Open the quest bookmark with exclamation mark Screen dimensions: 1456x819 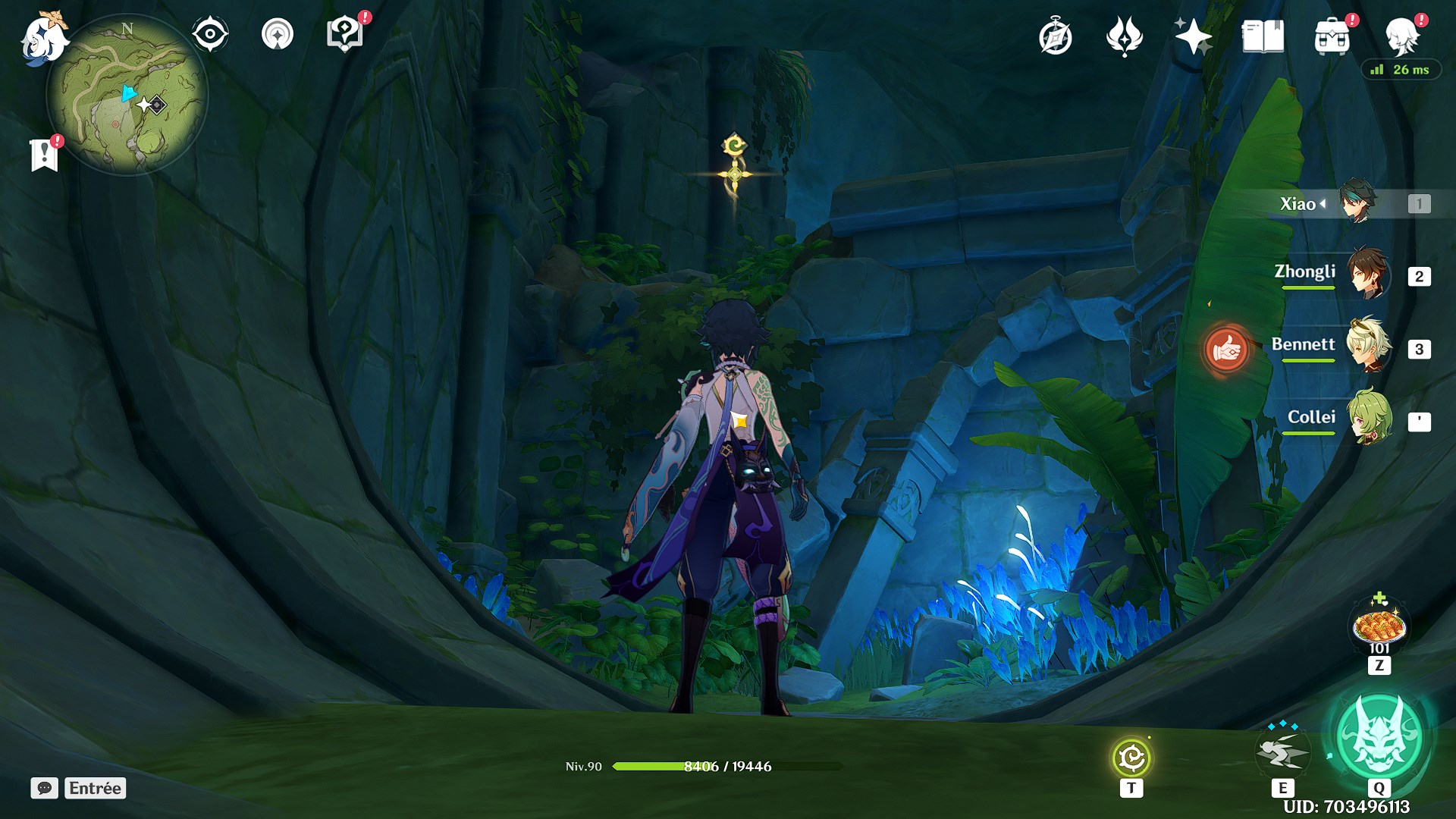(45, 155)
